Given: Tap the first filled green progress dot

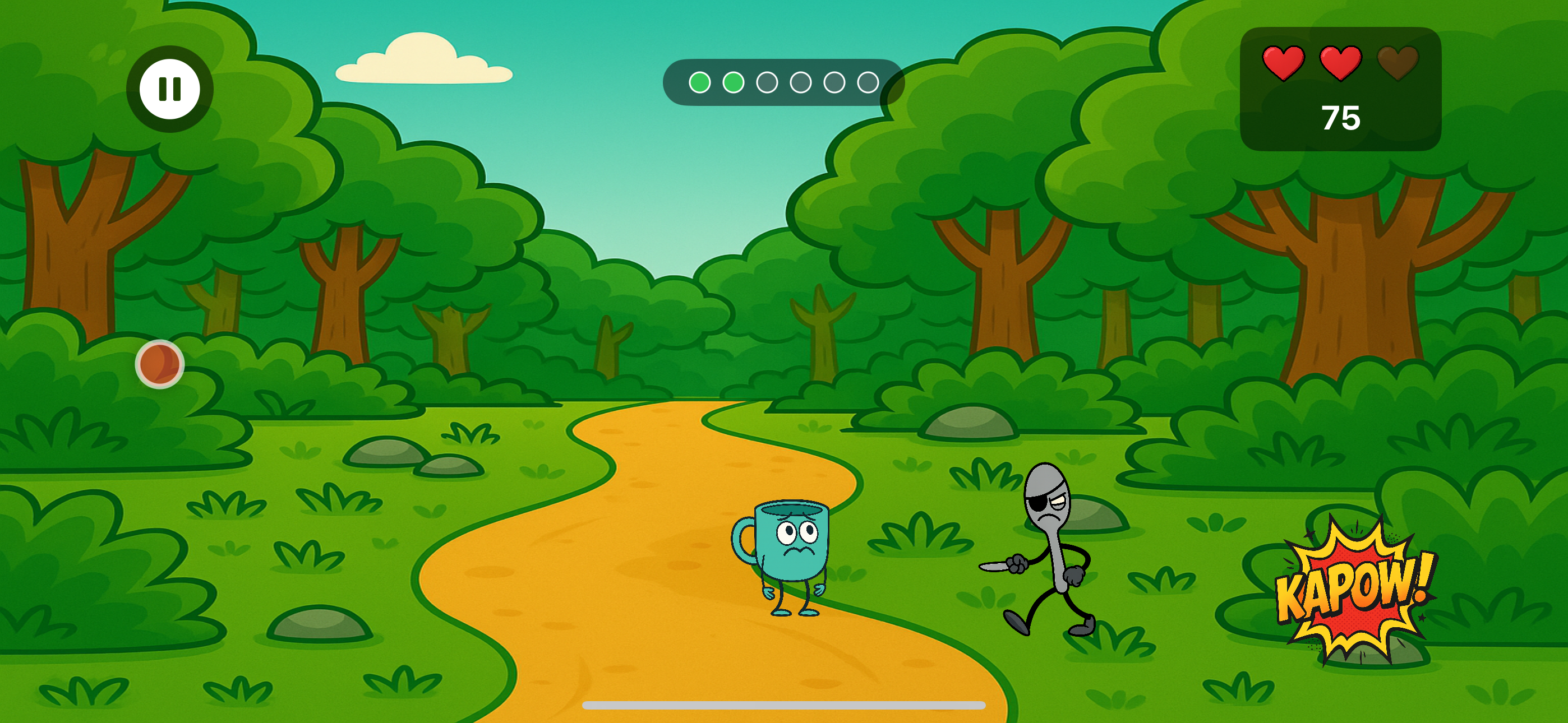Looking at the screenshot, I should point(701,83).
